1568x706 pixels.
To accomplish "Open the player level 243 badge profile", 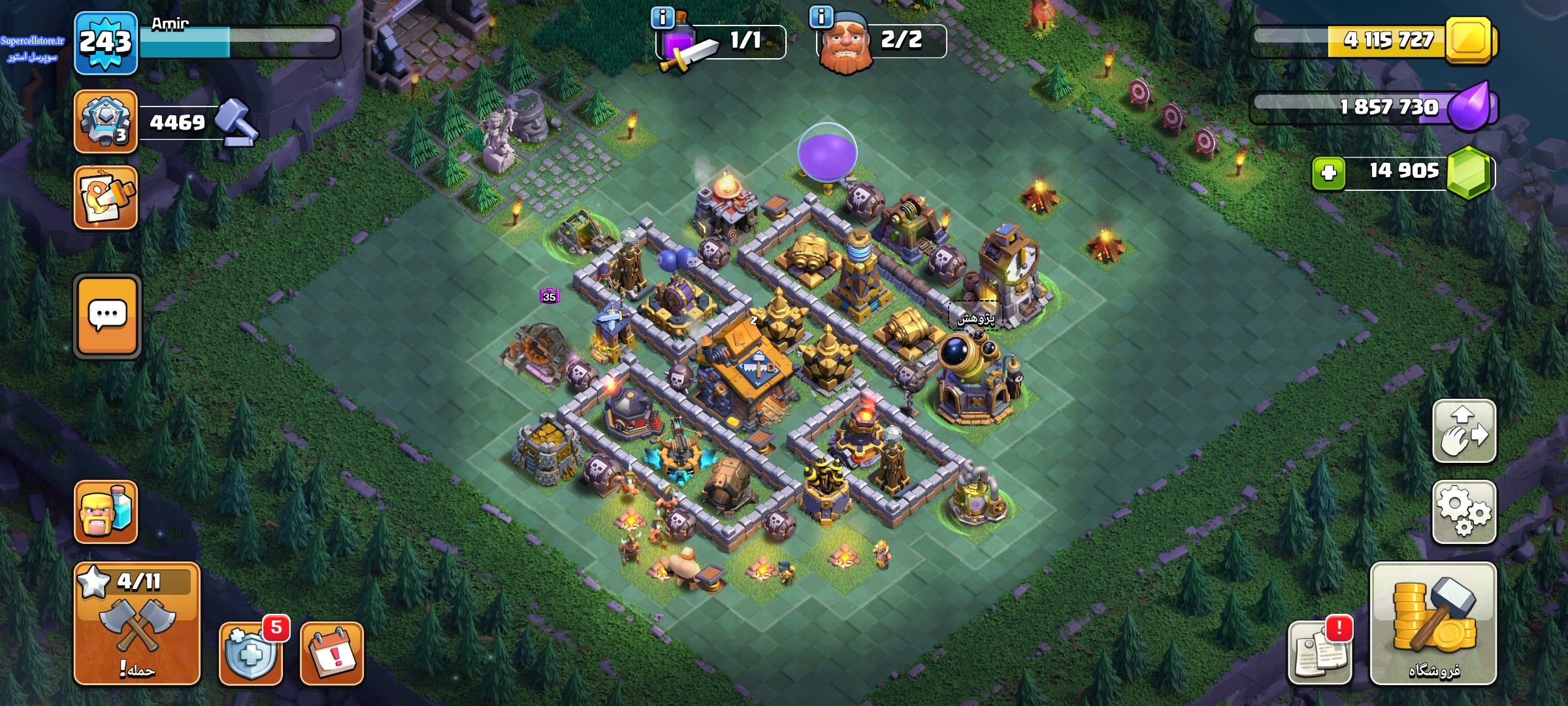I will 106,43.
